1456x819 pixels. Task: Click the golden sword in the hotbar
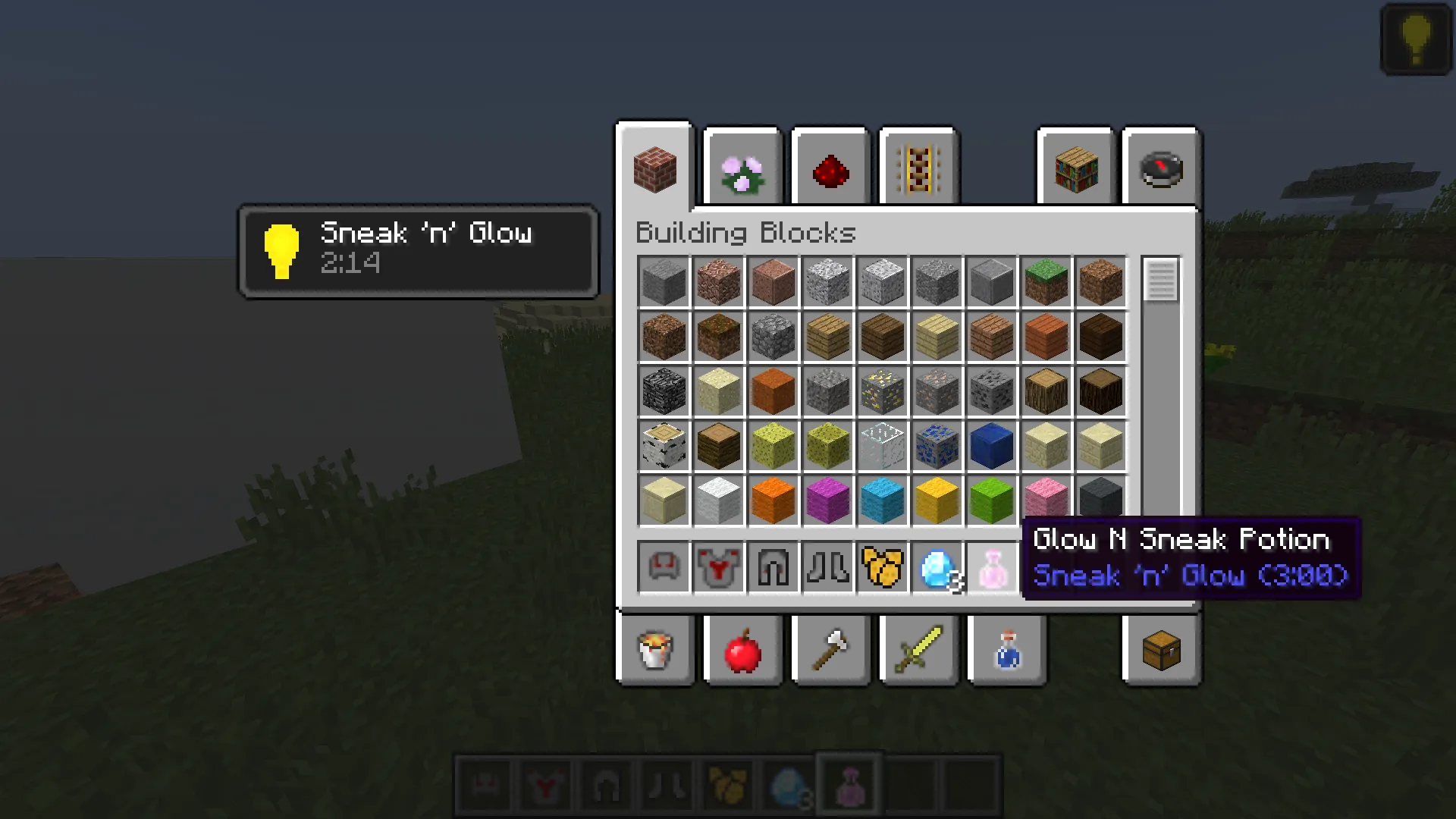(918, 650)
